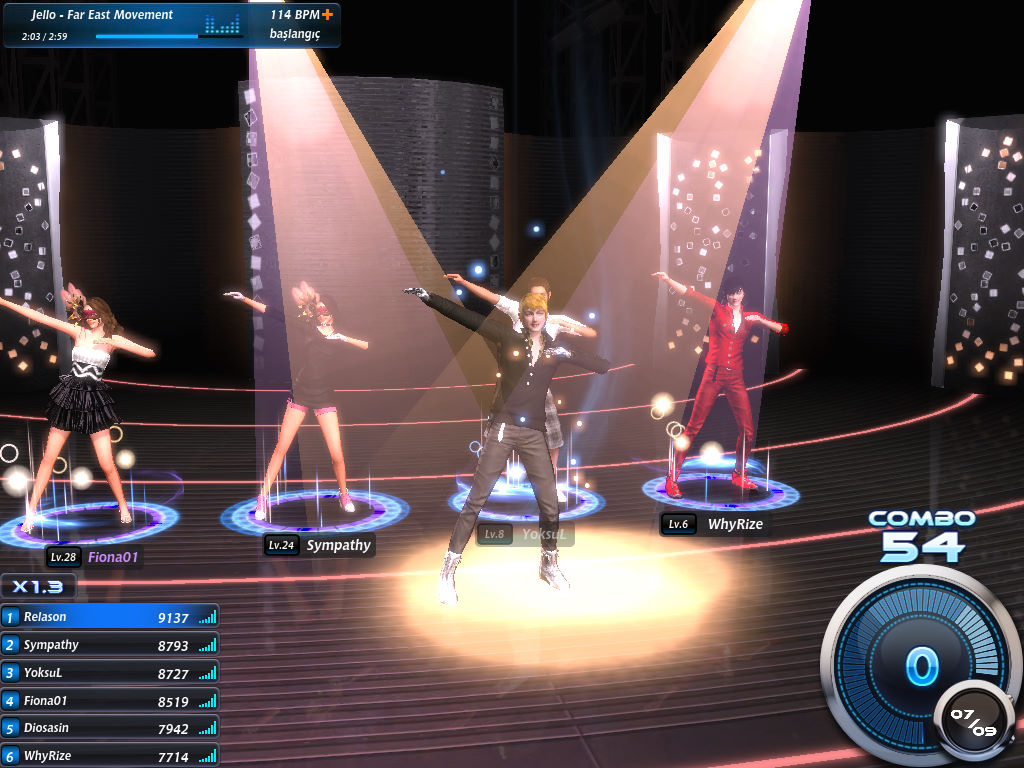Image resolution: width=1024 pixels, height=768 pixels.
Task: Select Relason's row in the scoreboard
Action: (109, 618)
